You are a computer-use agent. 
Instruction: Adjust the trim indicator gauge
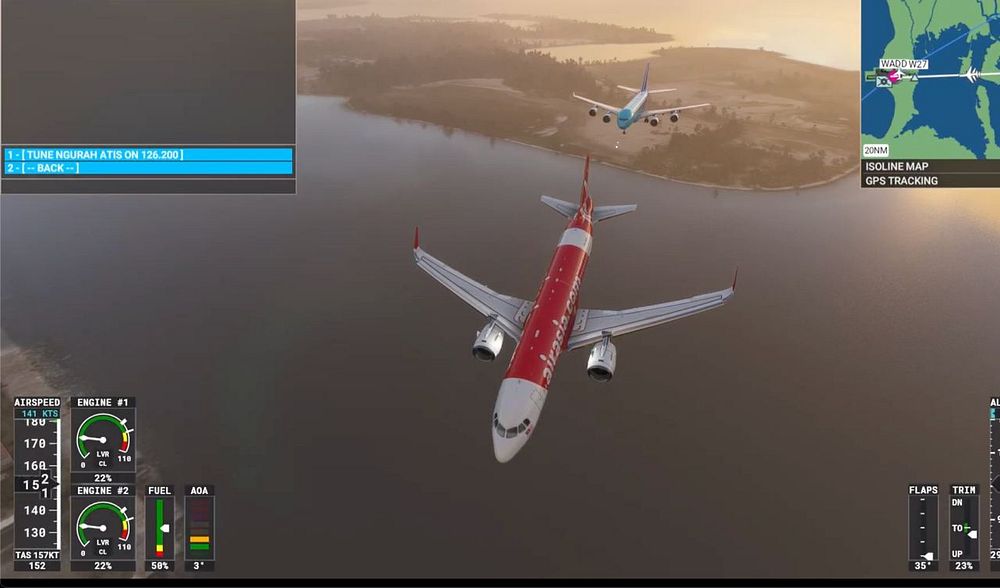click(964, 527)
